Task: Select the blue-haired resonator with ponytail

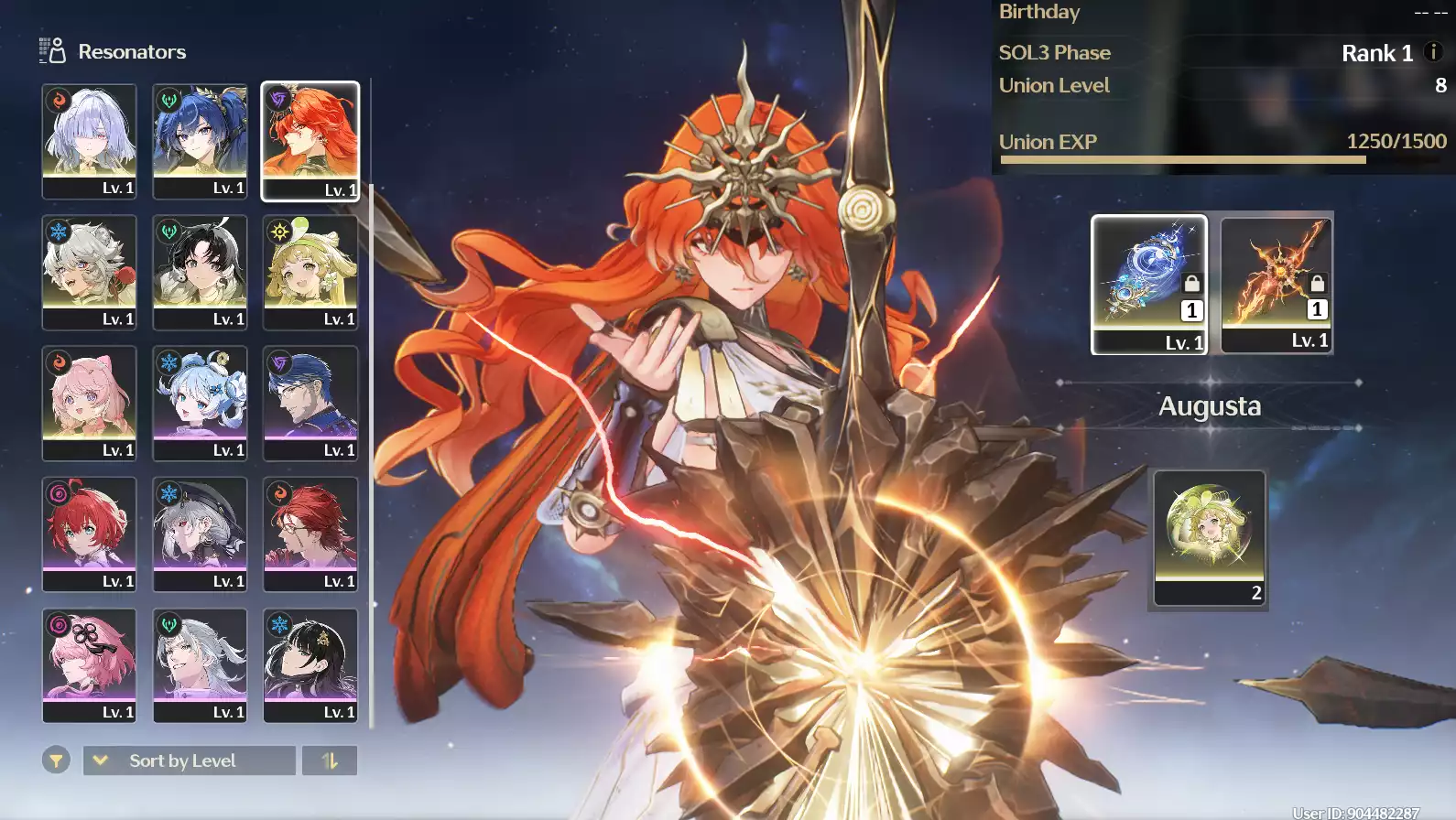Action: tap(200, 141)
